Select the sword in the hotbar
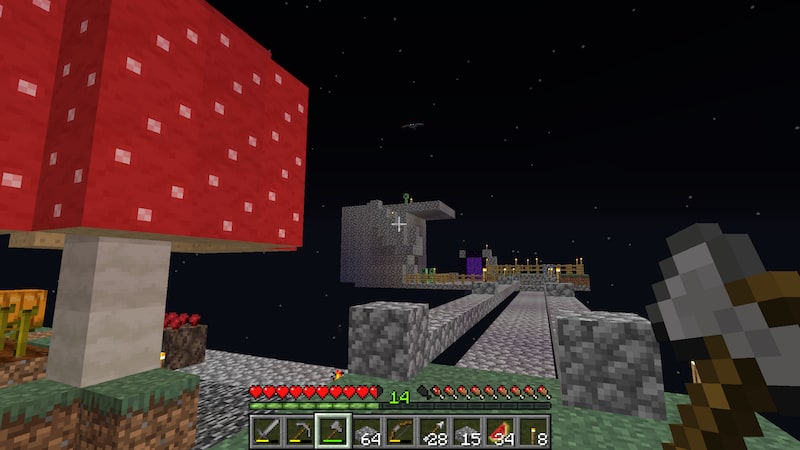The image size is (800, 450). click(265, 431)
